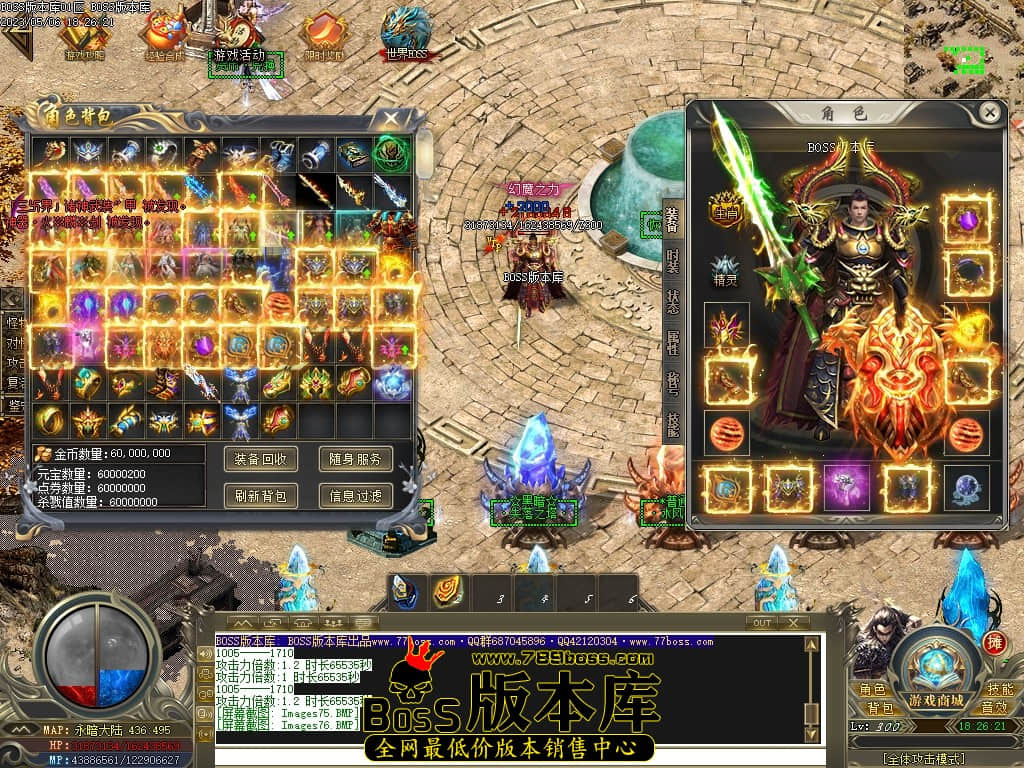Close the character equipment panel
Screen dimensions: 1024x768
[x=989, y=112]
